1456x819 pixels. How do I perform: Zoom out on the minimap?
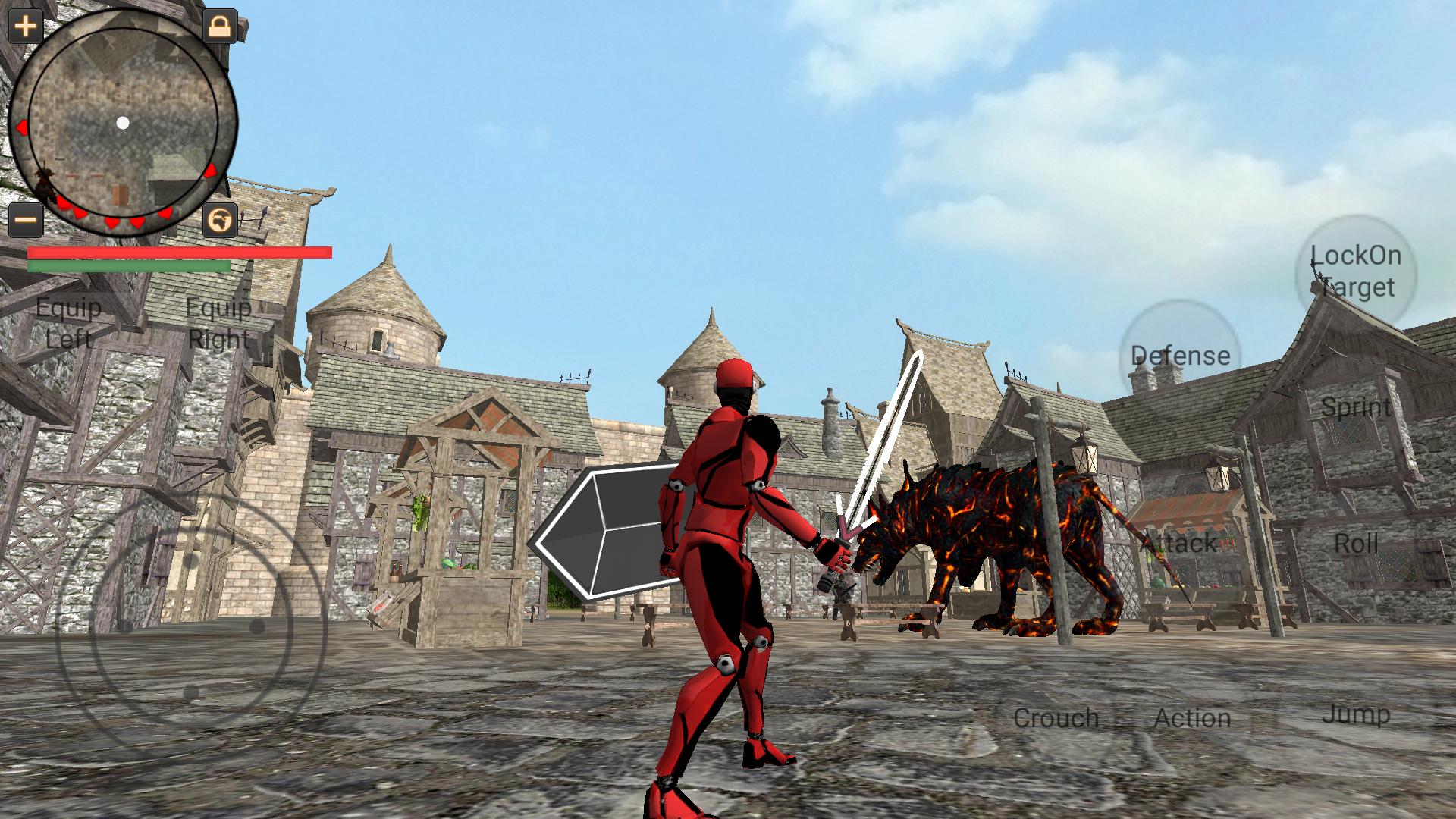[x=24, y=220]
